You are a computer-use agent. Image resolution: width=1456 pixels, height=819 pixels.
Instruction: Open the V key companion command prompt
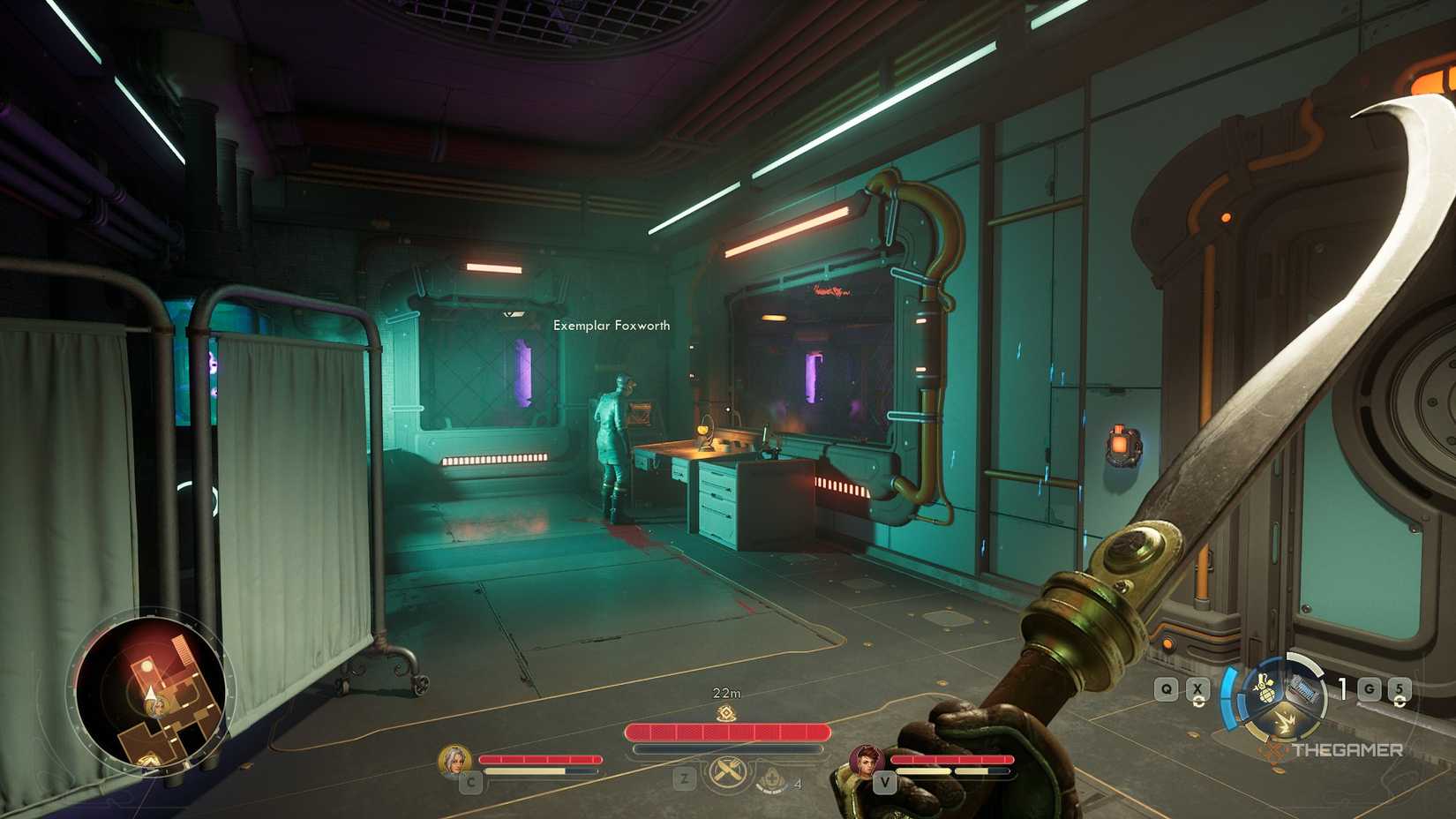(885, 782)
